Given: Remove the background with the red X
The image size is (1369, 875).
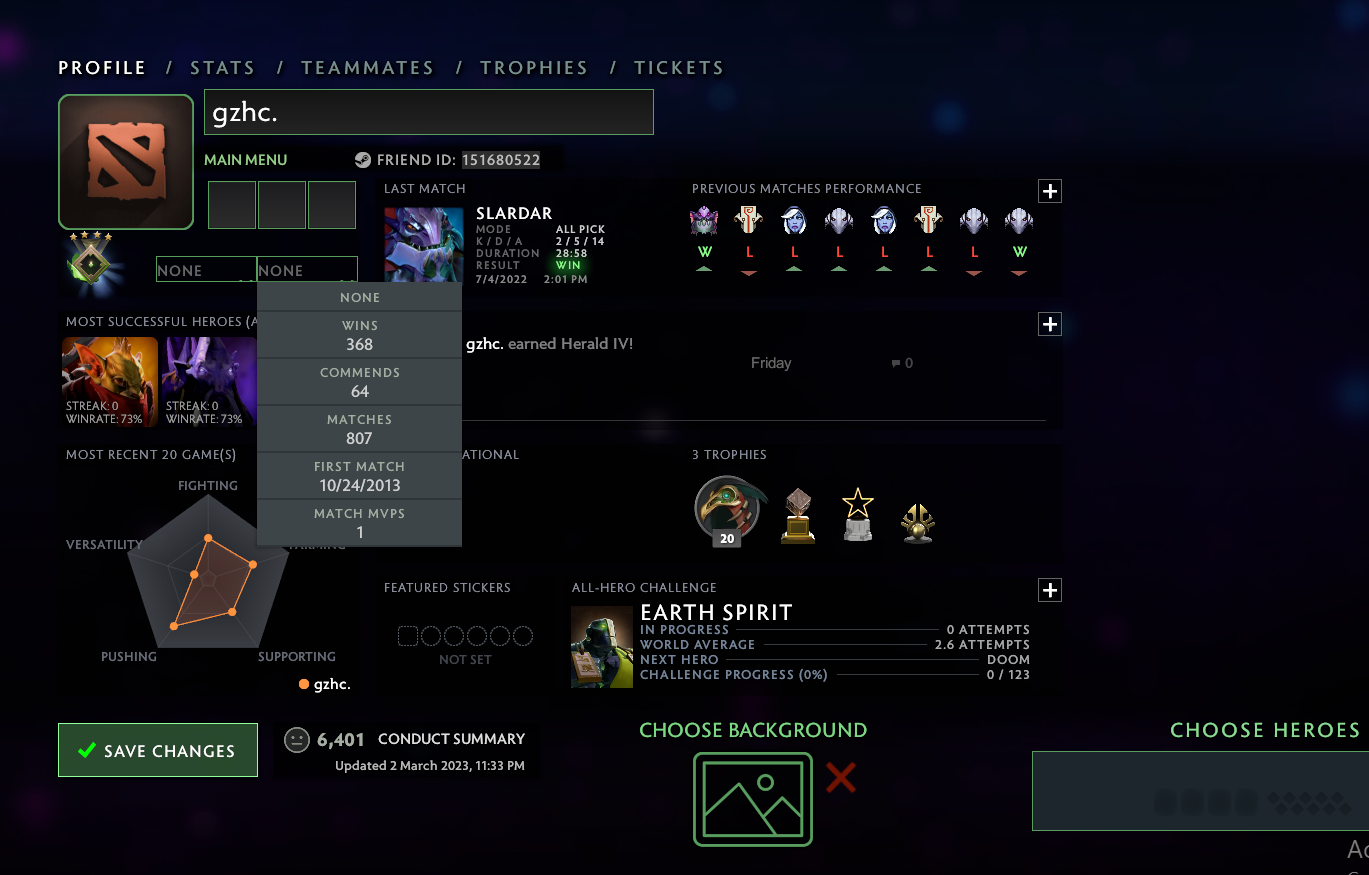Looking at the screenshot, I should tap(840, 779).
